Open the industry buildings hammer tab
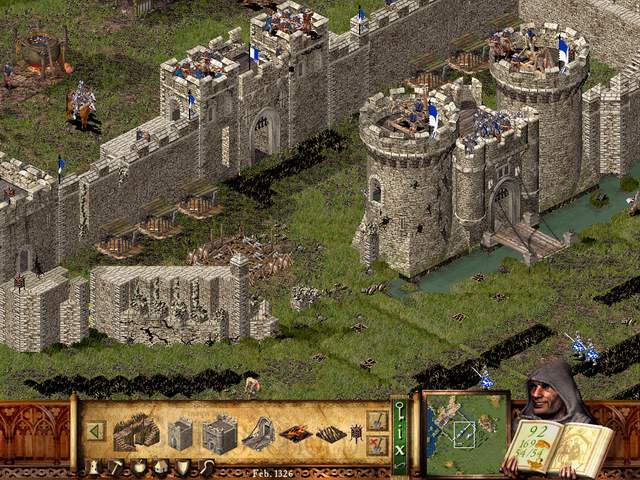Screen dimensions: 640x480 point(116,467)
